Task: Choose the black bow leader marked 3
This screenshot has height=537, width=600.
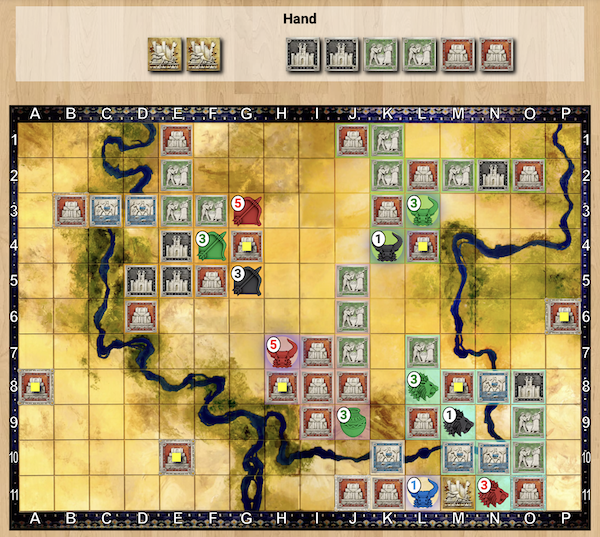Action: 247,280
